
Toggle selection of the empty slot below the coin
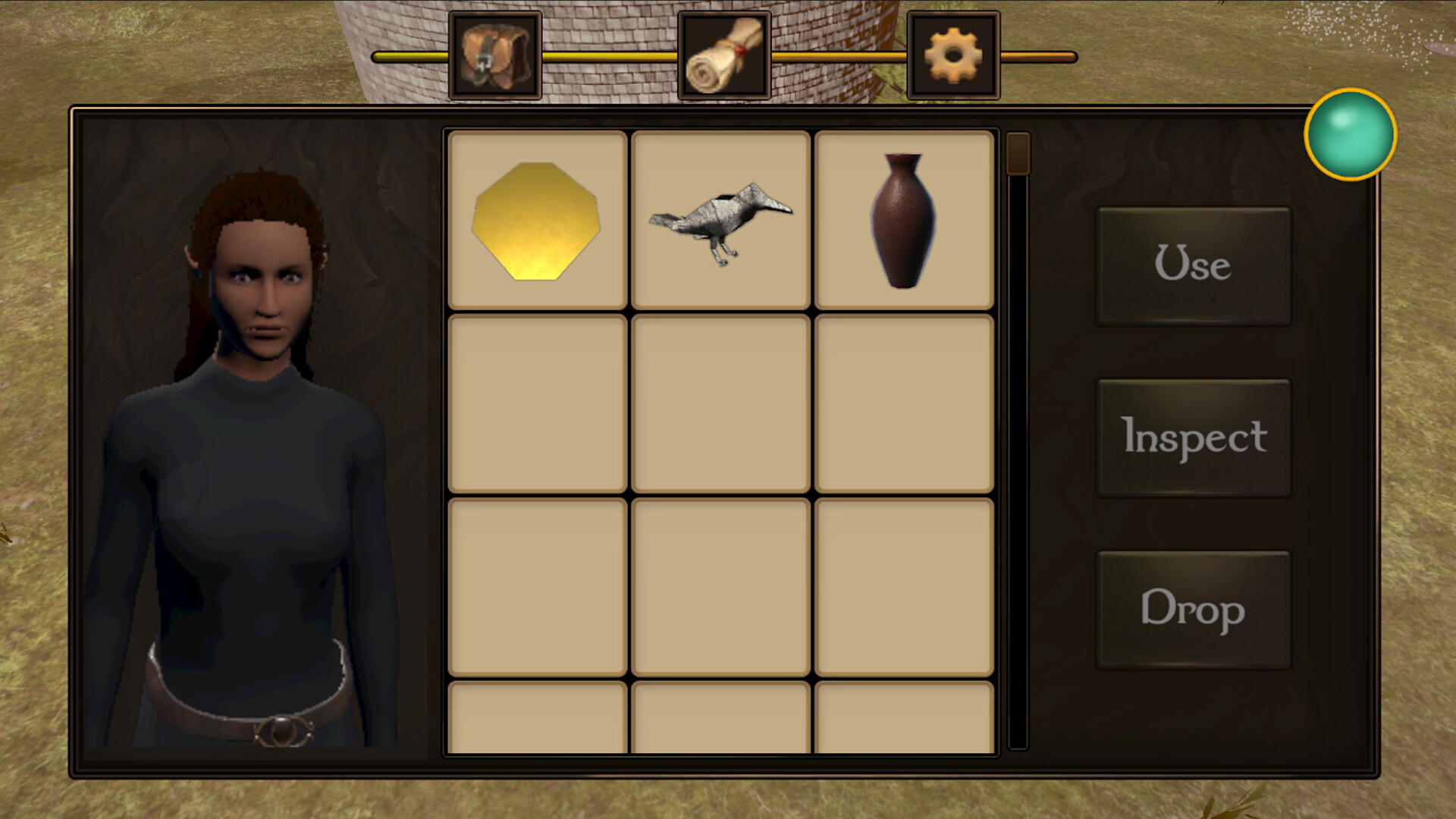click(x=537, y=402)
